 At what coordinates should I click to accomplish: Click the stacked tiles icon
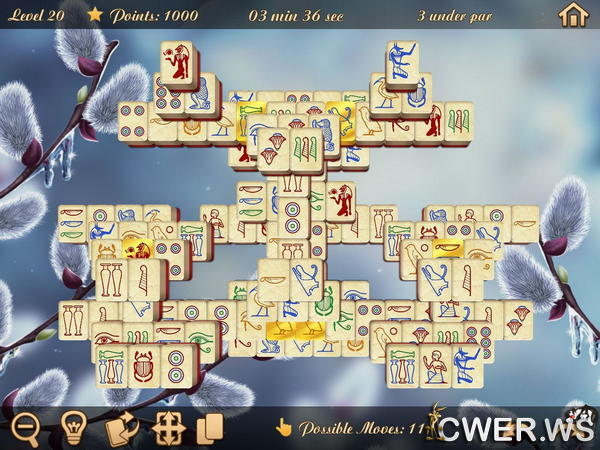(x=209, y=429)
